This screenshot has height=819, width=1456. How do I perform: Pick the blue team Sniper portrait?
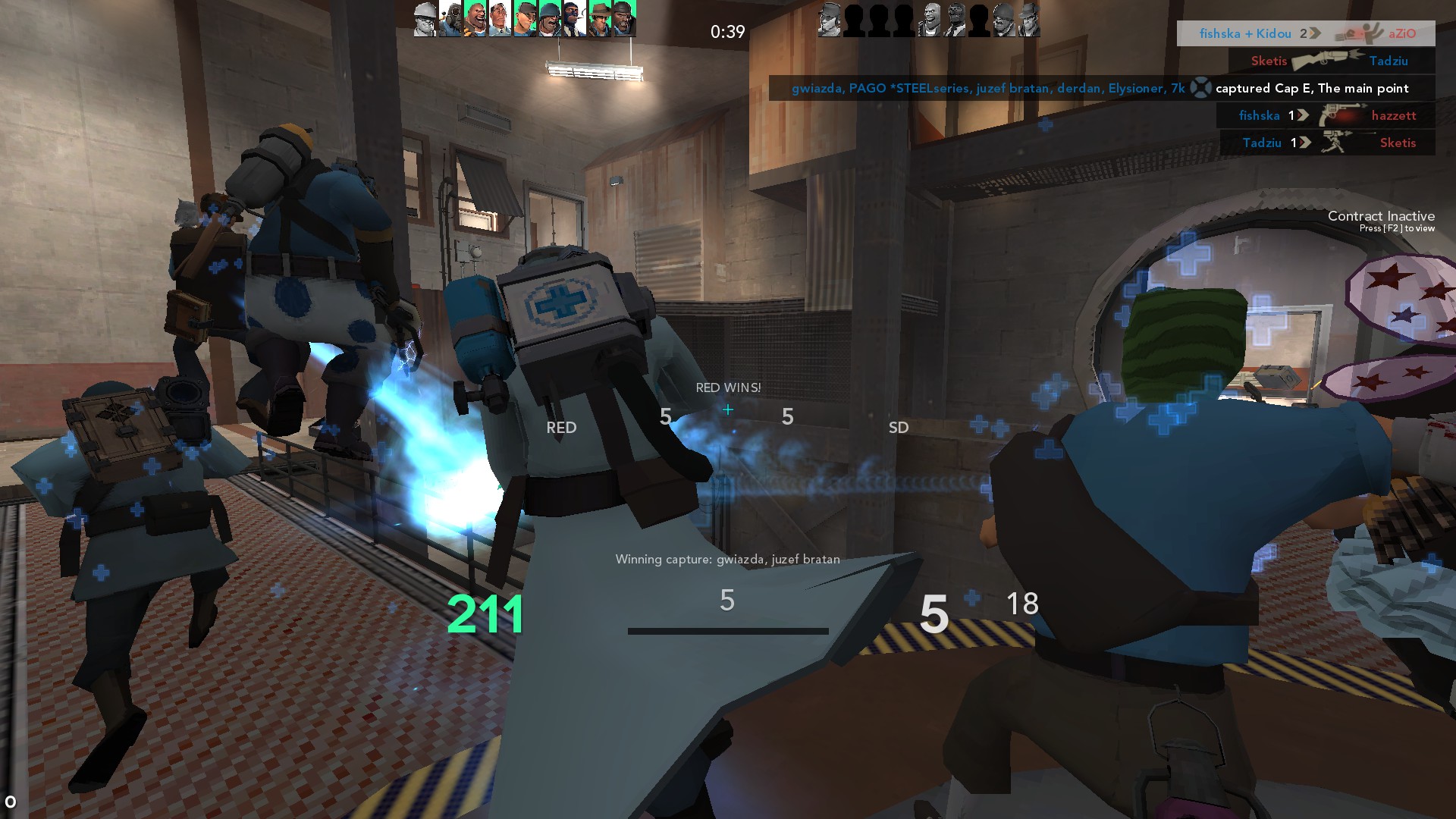tap(599, 19)
